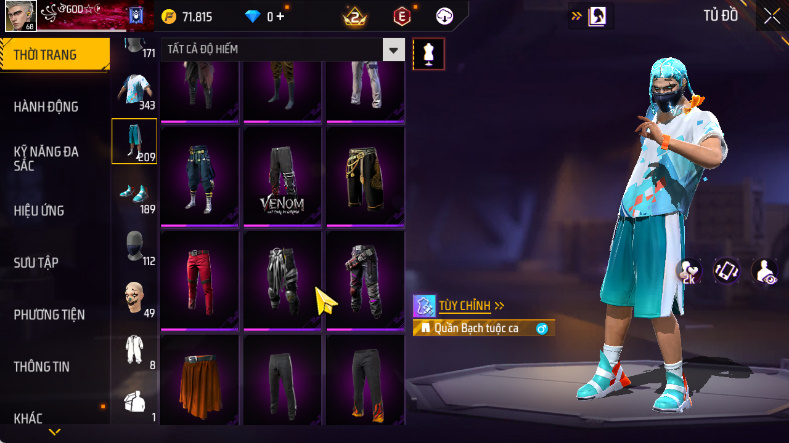Show the THÔNG TIN section

point(42,367)
